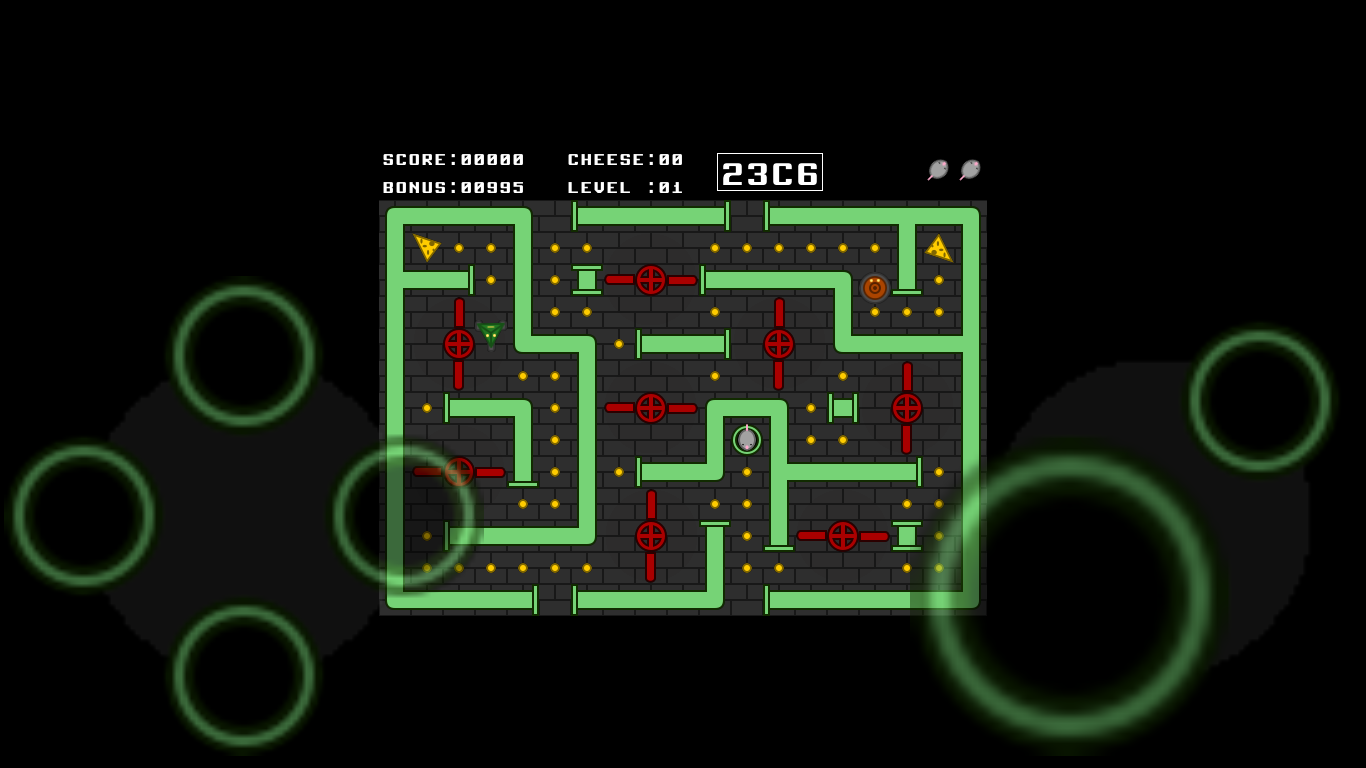Click the first mouse life icon at top right
Image resolution: width=1366 pixels, height=768 pixels.
pyautogui.click(x=936, y=168)
